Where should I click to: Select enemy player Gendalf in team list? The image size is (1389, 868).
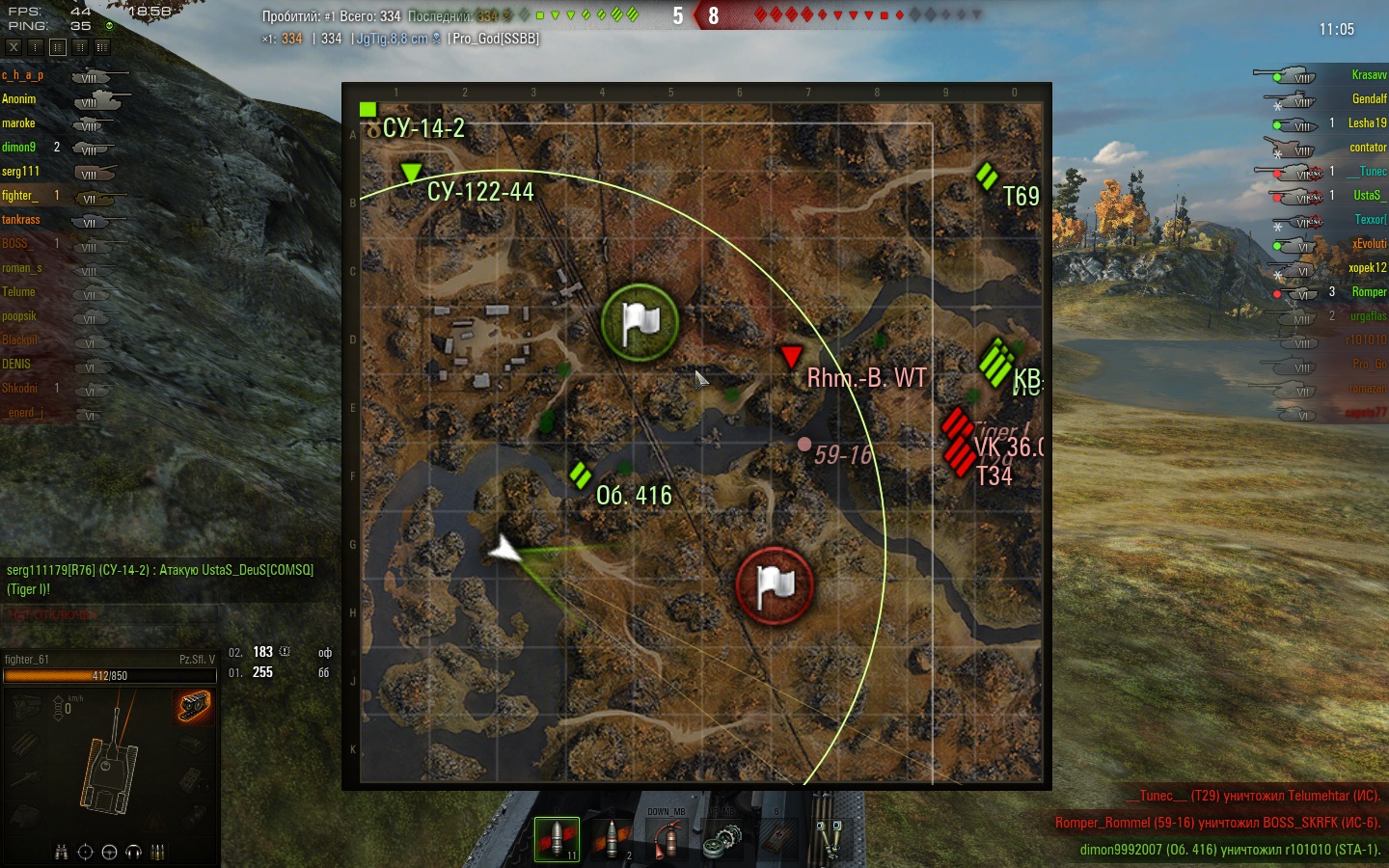coord(1369,99)
